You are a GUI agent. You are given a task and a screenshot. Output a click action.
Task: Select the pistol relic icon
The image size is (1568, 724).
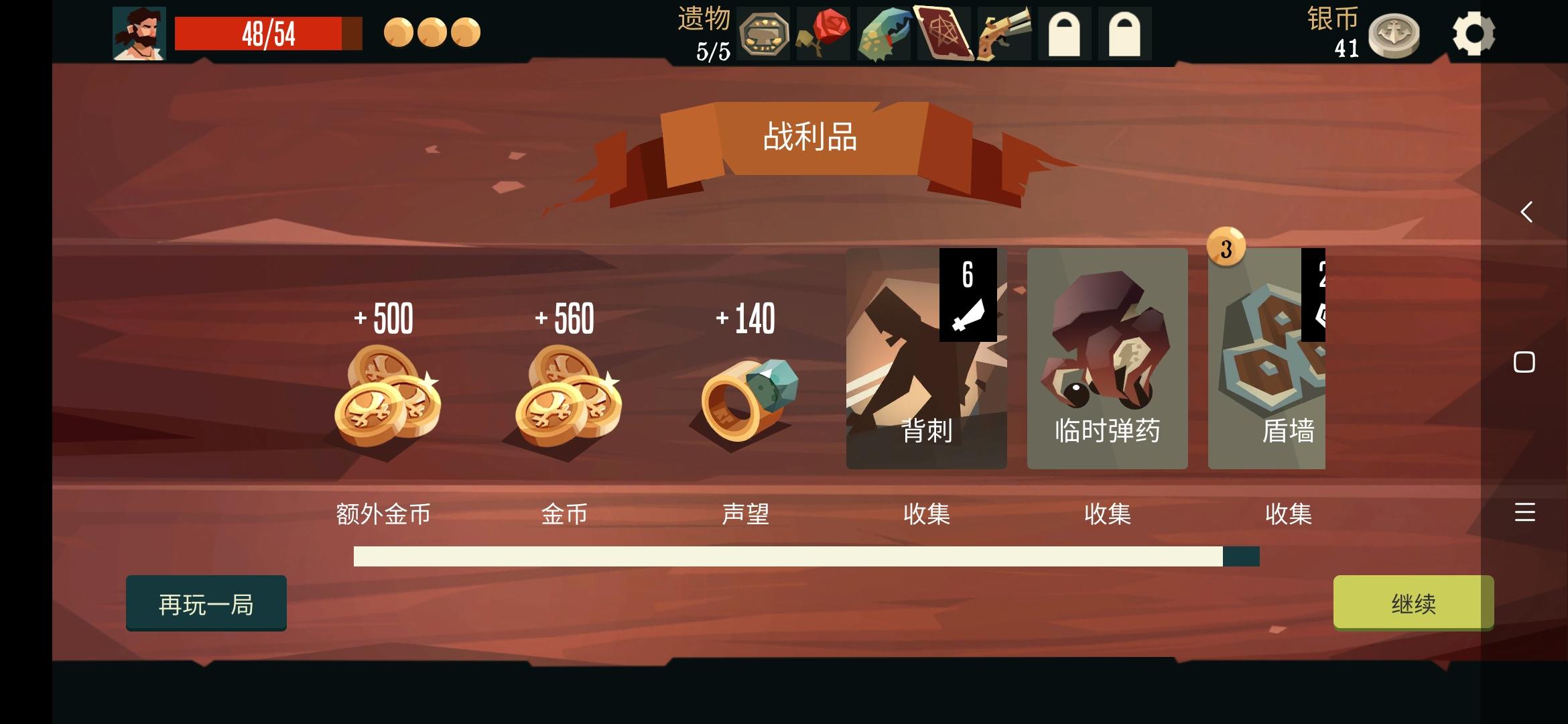(1002, 32)
